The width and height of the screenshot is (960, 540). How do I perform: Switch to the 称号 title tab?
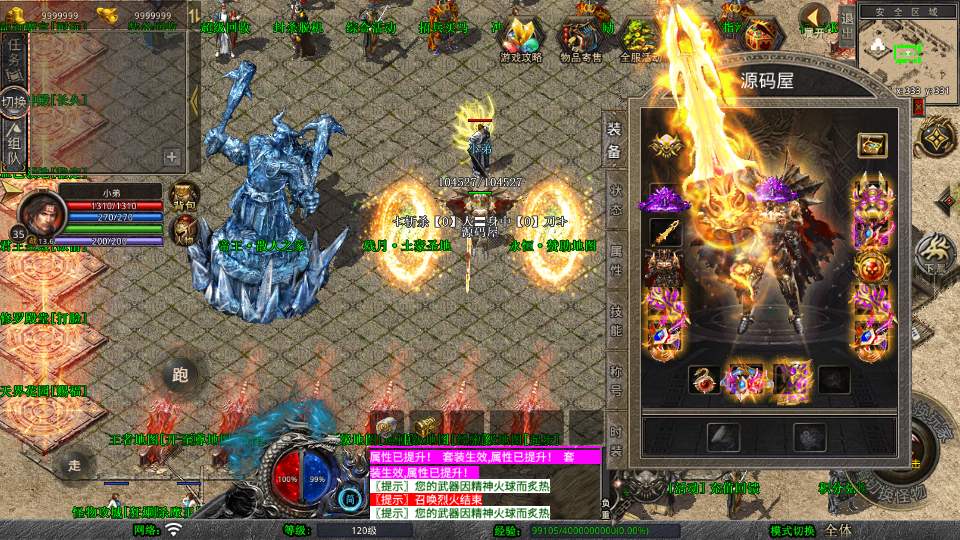[616, 380]
